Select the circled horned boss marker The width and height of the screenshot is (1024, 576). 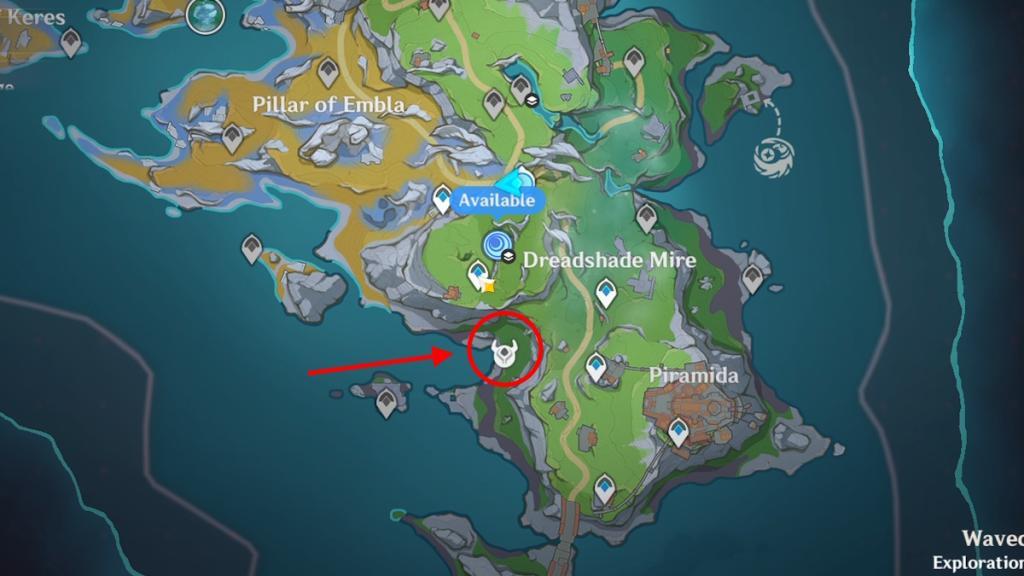tap(504, 353)
